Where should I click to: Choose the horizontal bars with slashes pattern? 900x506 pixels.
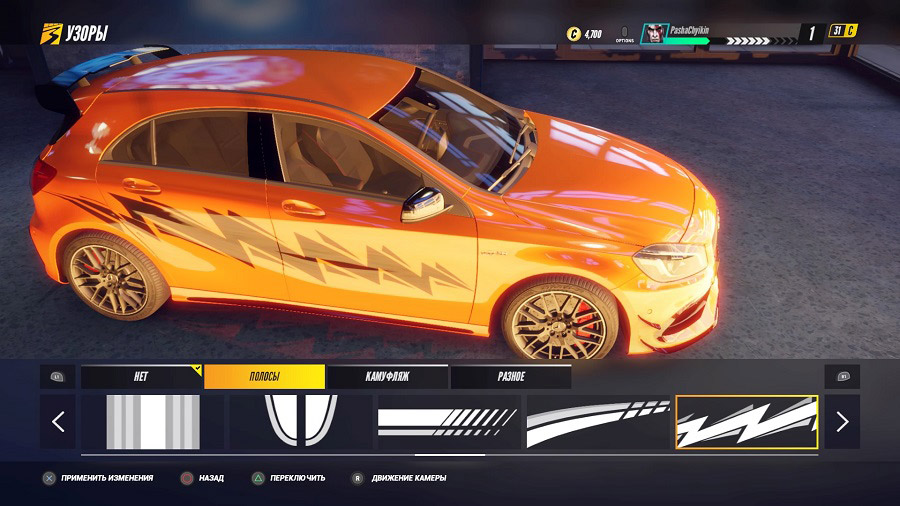(x=449, y=422)
